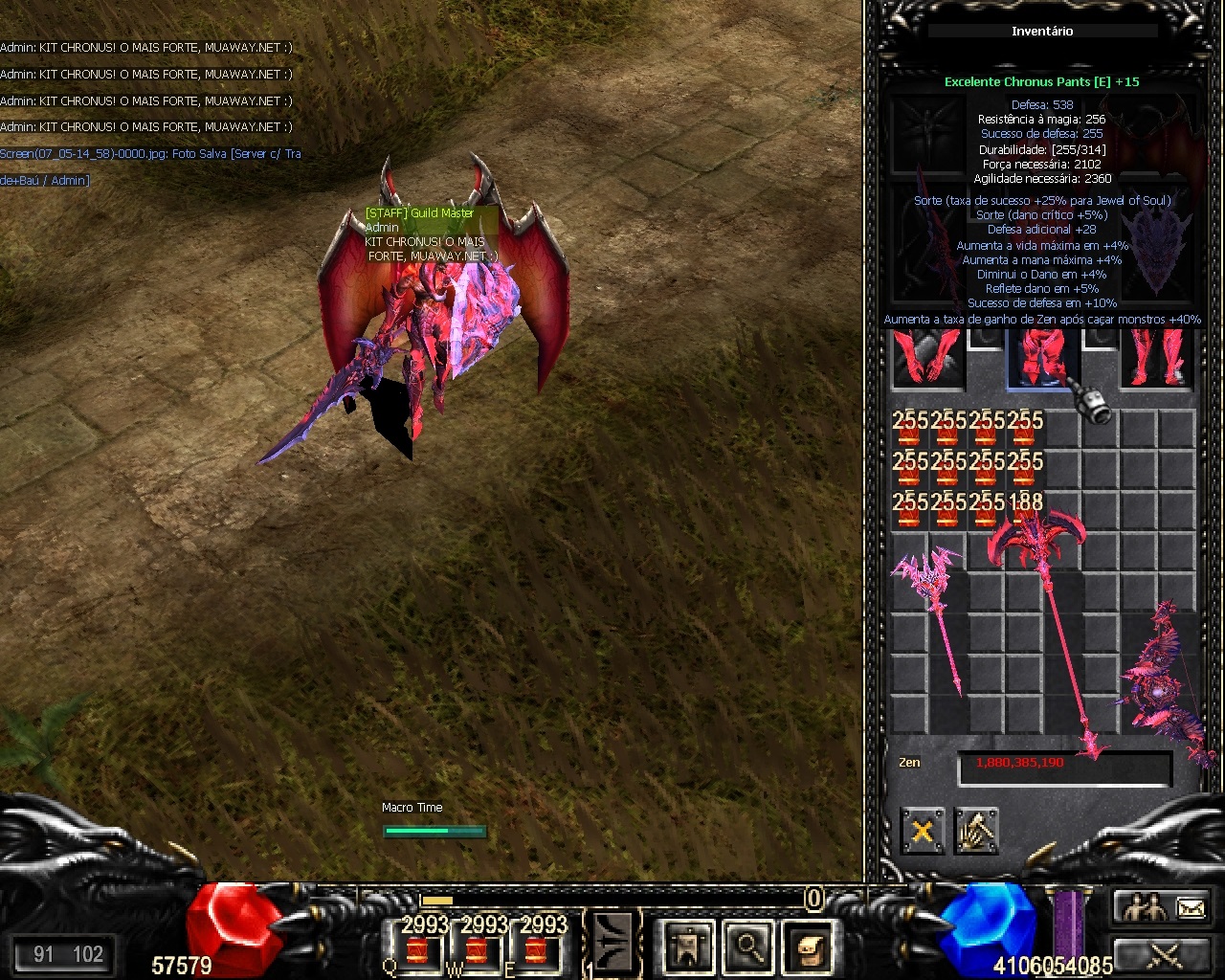Image resolution: width=1225 pixels, height=980 pixels.
Task: Click the Zen amount field
Action: tap(1064, 768)
